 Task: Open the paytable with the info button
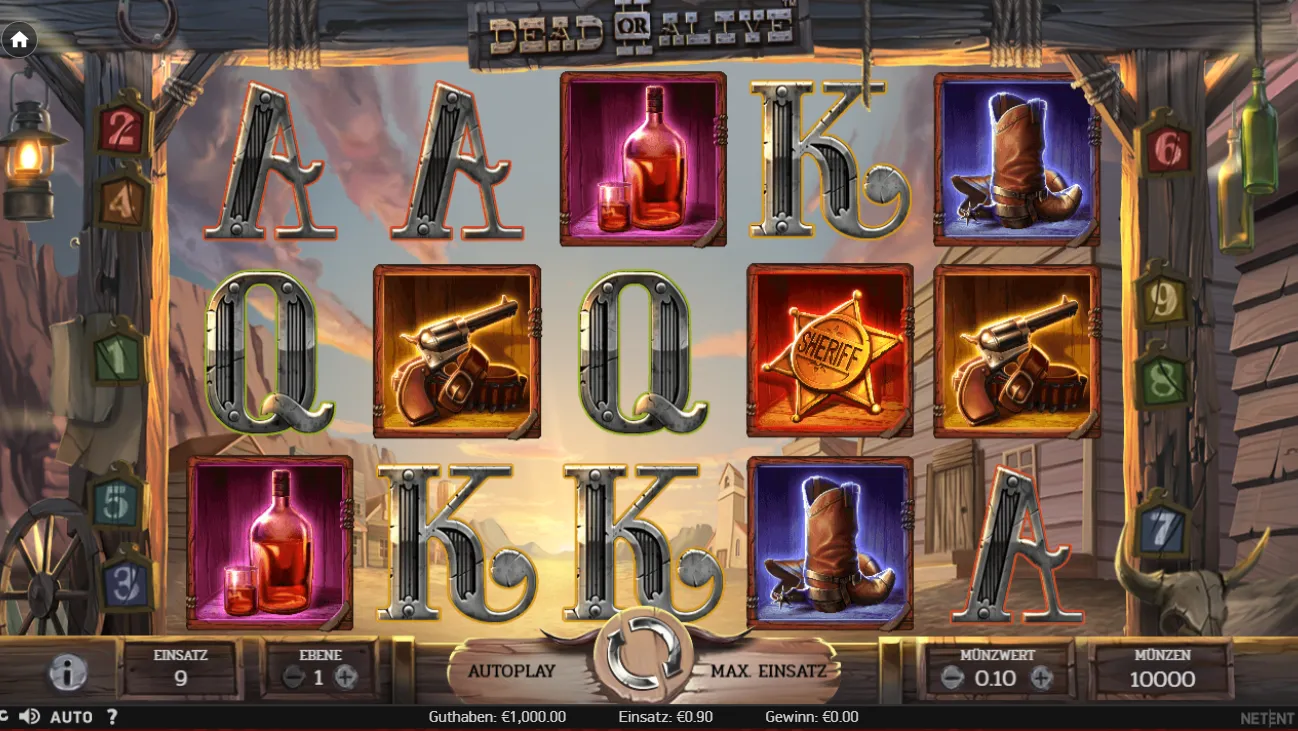point(66,671)
